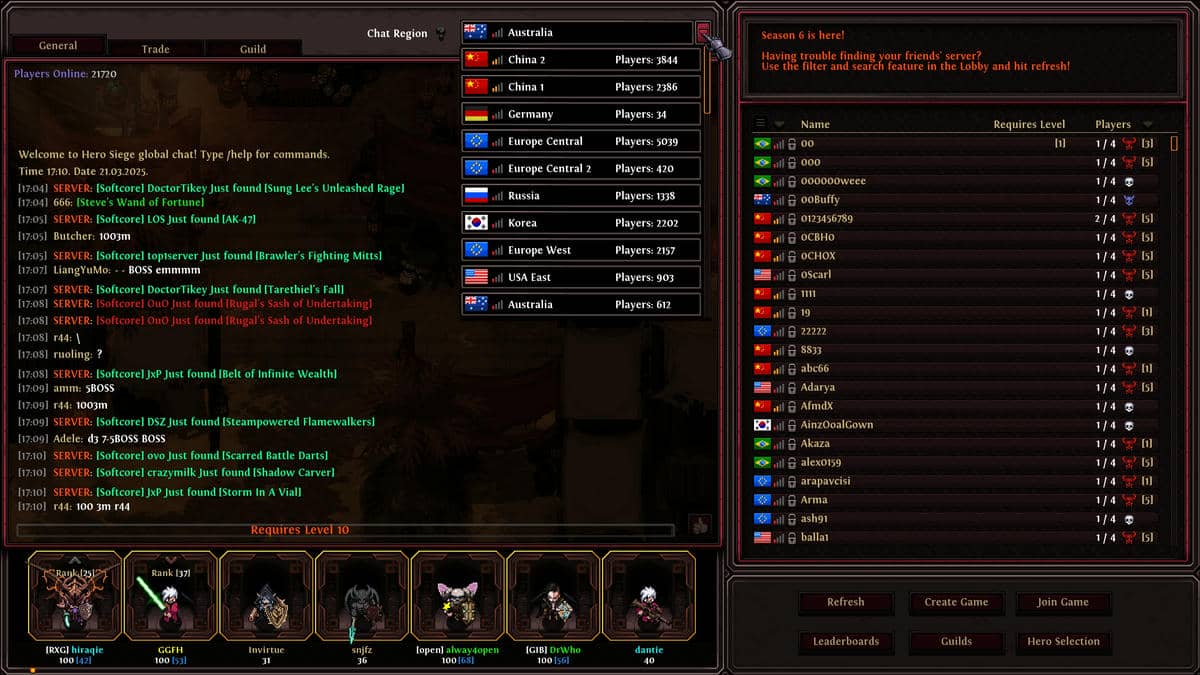The image size is (1200, 675).
Task: Sort the lobby list by Players
Action: click(x=1113, y=125)
